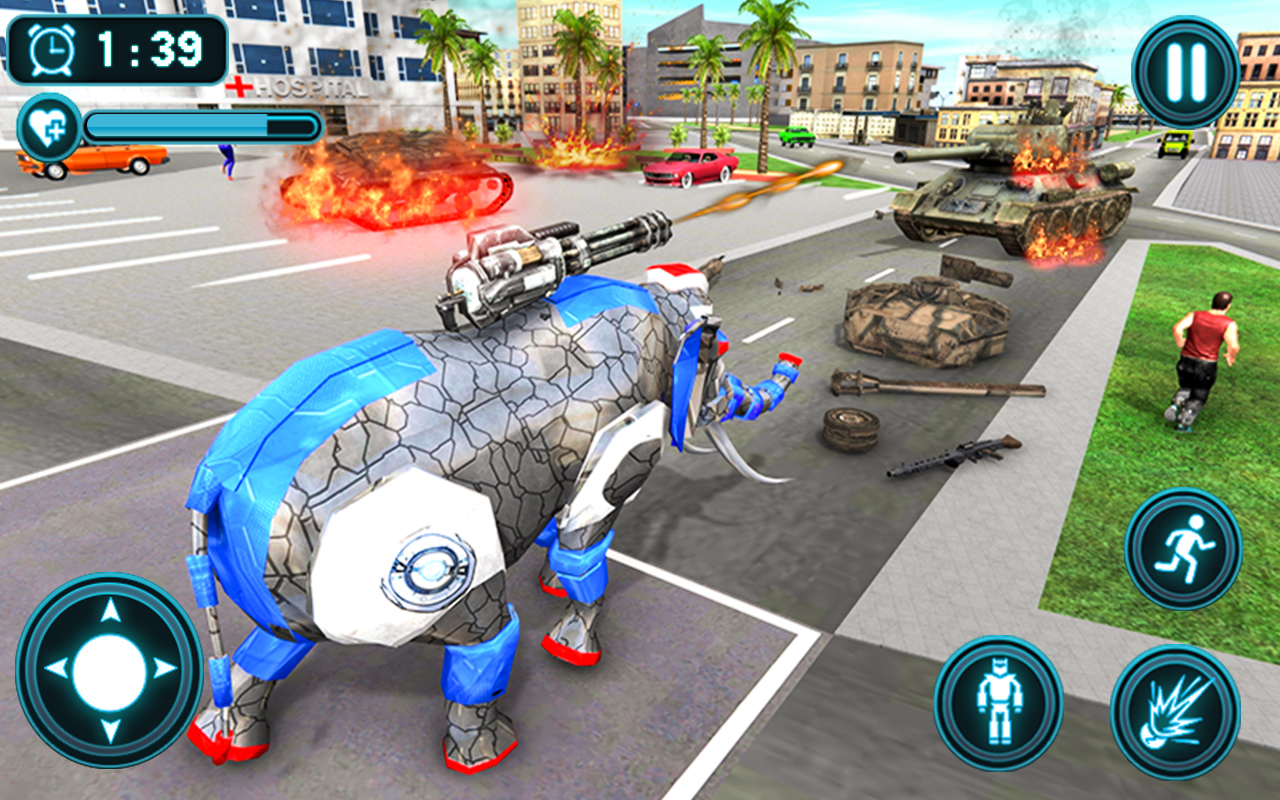This screenshot has height=800, width=1280.
Task: Click the health progress bar
Action: [x=200, y=128]
